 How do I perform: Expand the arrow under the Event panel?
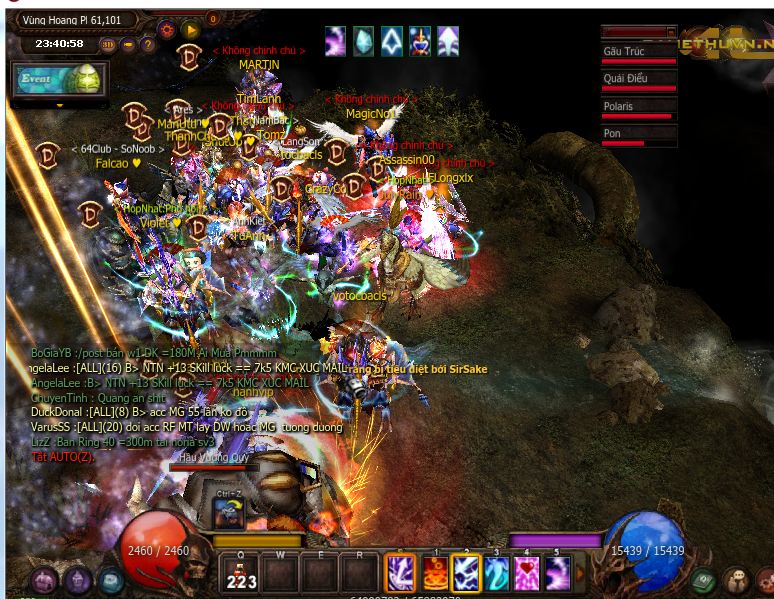[60, 104]
